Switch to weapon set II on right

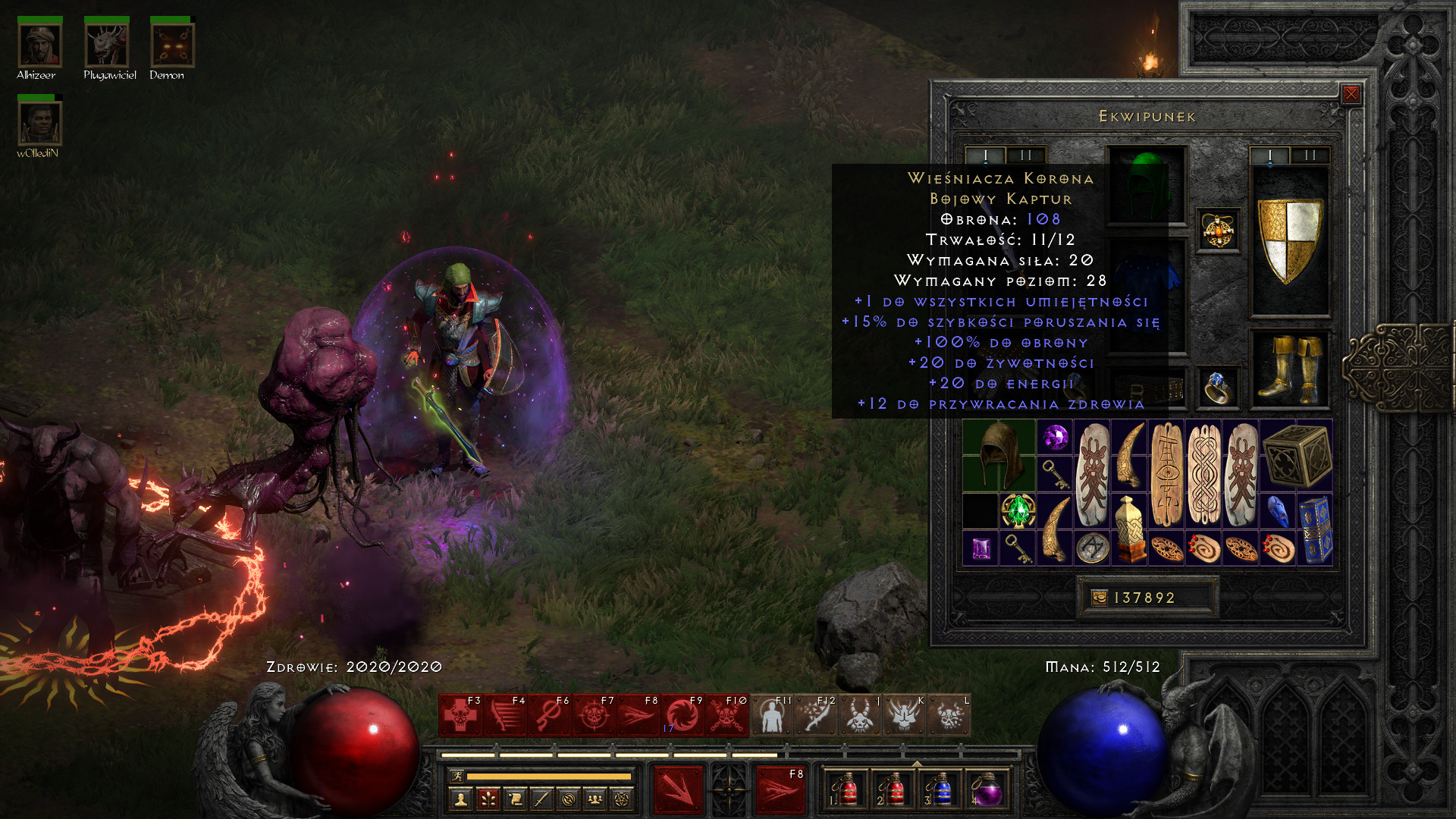(1310, 155)
